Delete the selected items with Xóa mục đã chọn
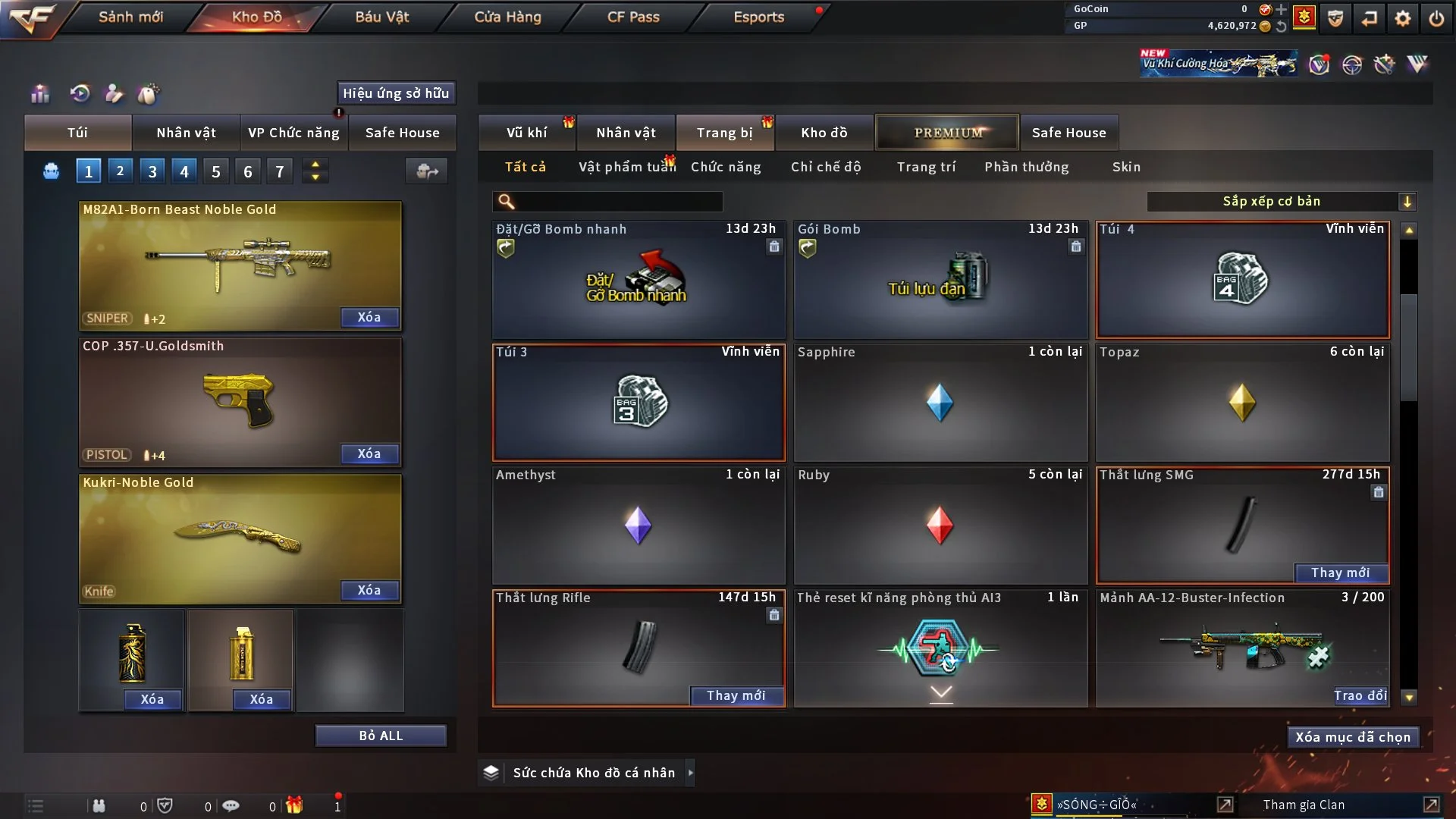1456x819 pixels. pos(1353,737)
